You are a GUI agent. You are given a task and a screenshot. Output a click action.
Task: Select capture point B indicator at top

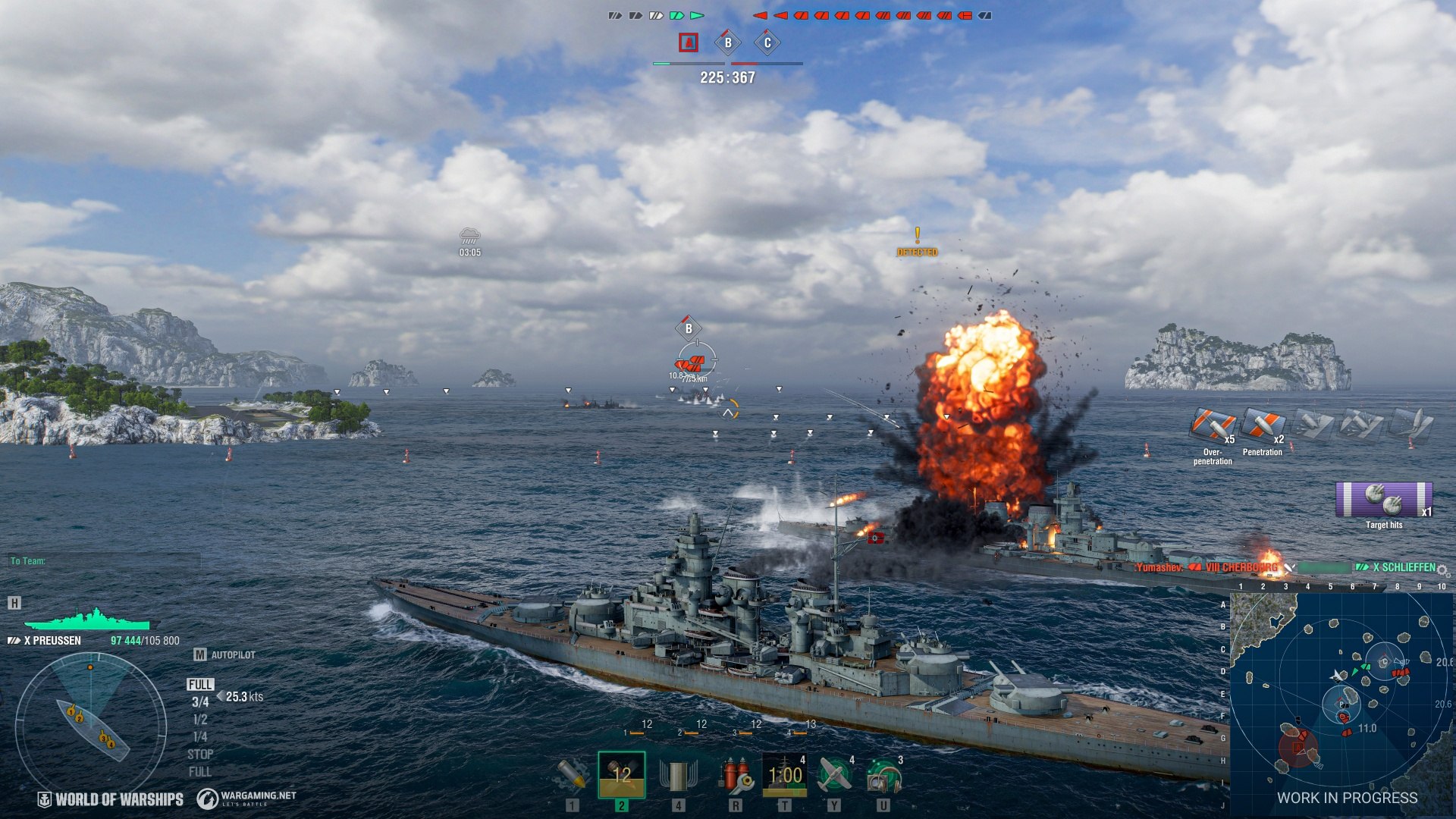[x=728, y=42]
